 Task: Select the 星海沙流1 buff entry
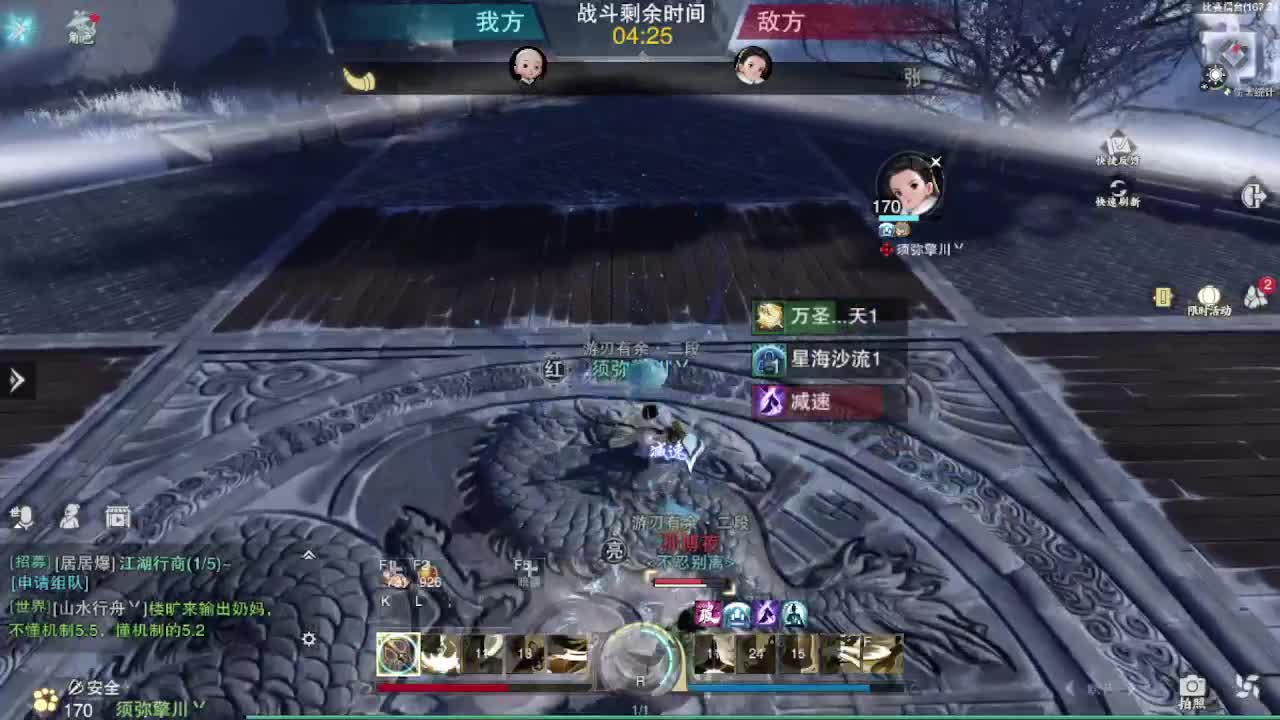click(820, 361)
